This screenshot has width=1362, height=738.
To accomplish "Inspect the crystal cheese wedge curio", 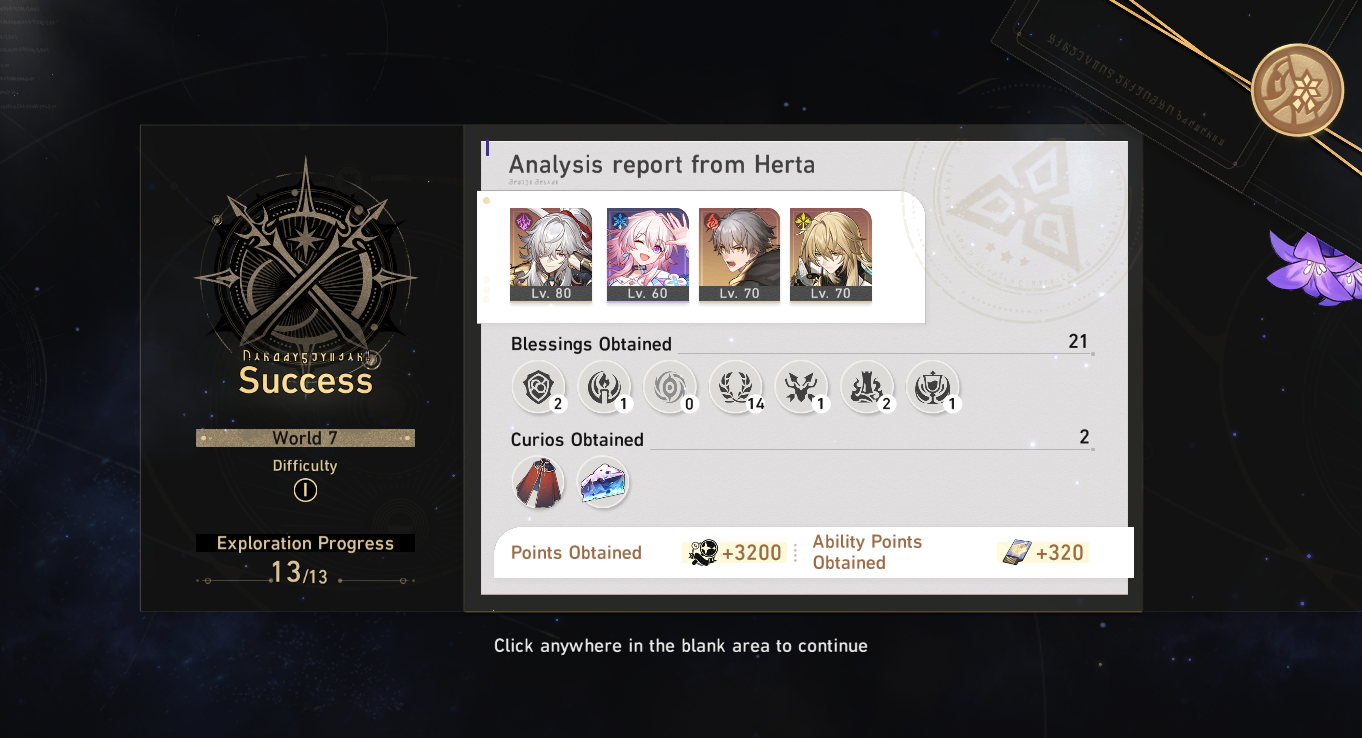I will tap(603, 482).
